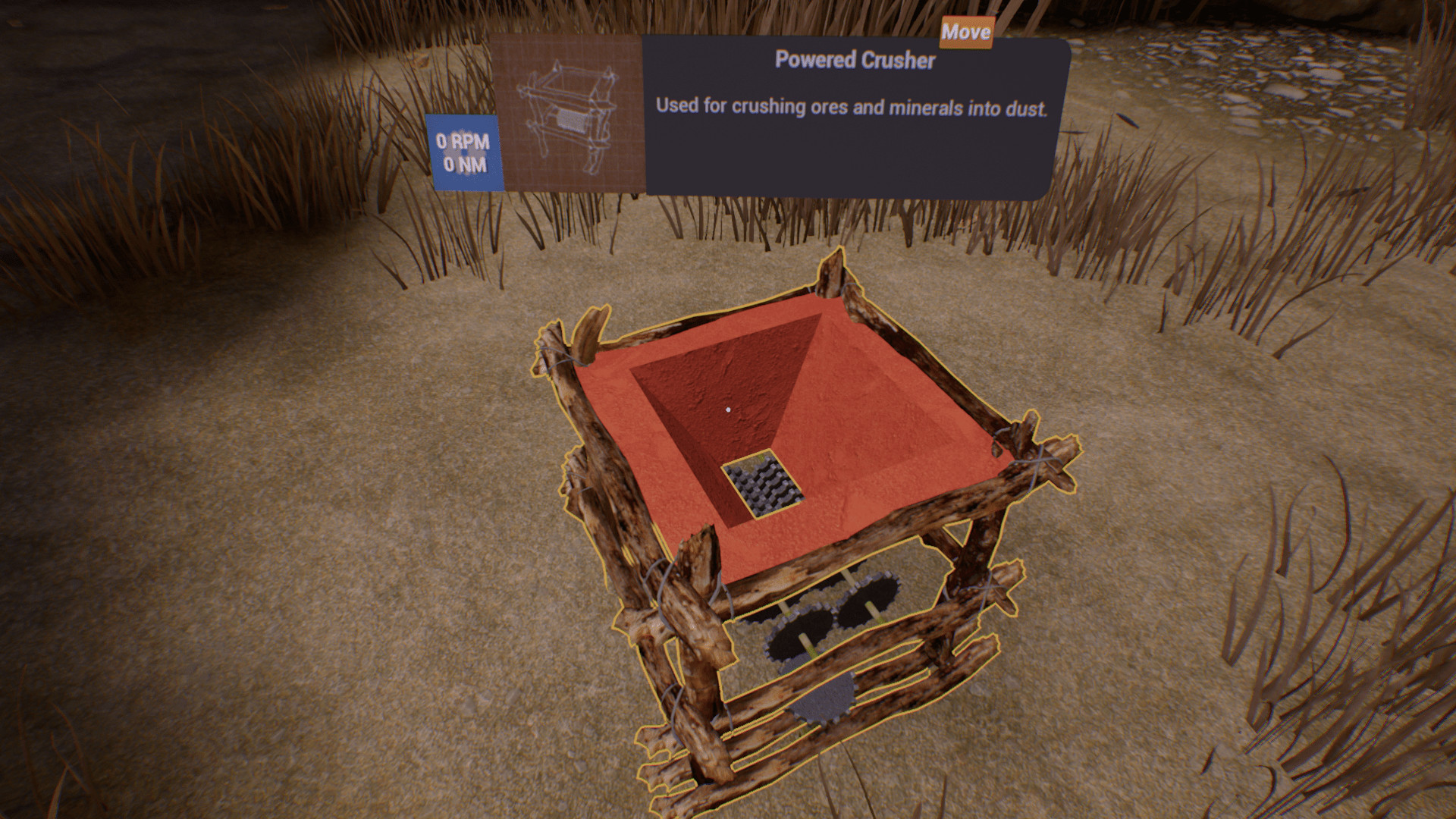Click the white crosshair dot in the hopper
This screenshot has width=1456, height=819.
[729, 408]
